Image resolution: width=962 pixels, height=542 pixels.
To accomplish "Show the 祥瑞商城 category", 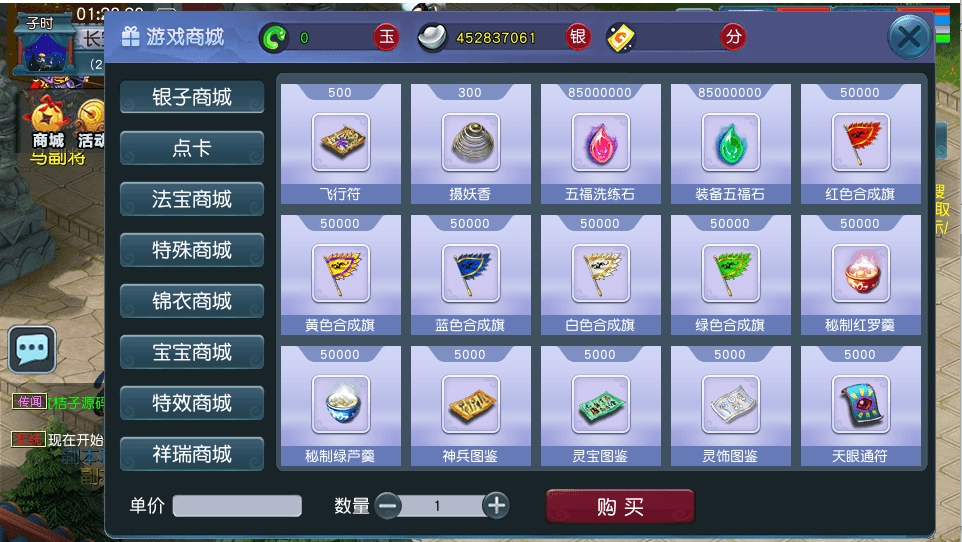I will pyautogui.click(x=192, y=454).
